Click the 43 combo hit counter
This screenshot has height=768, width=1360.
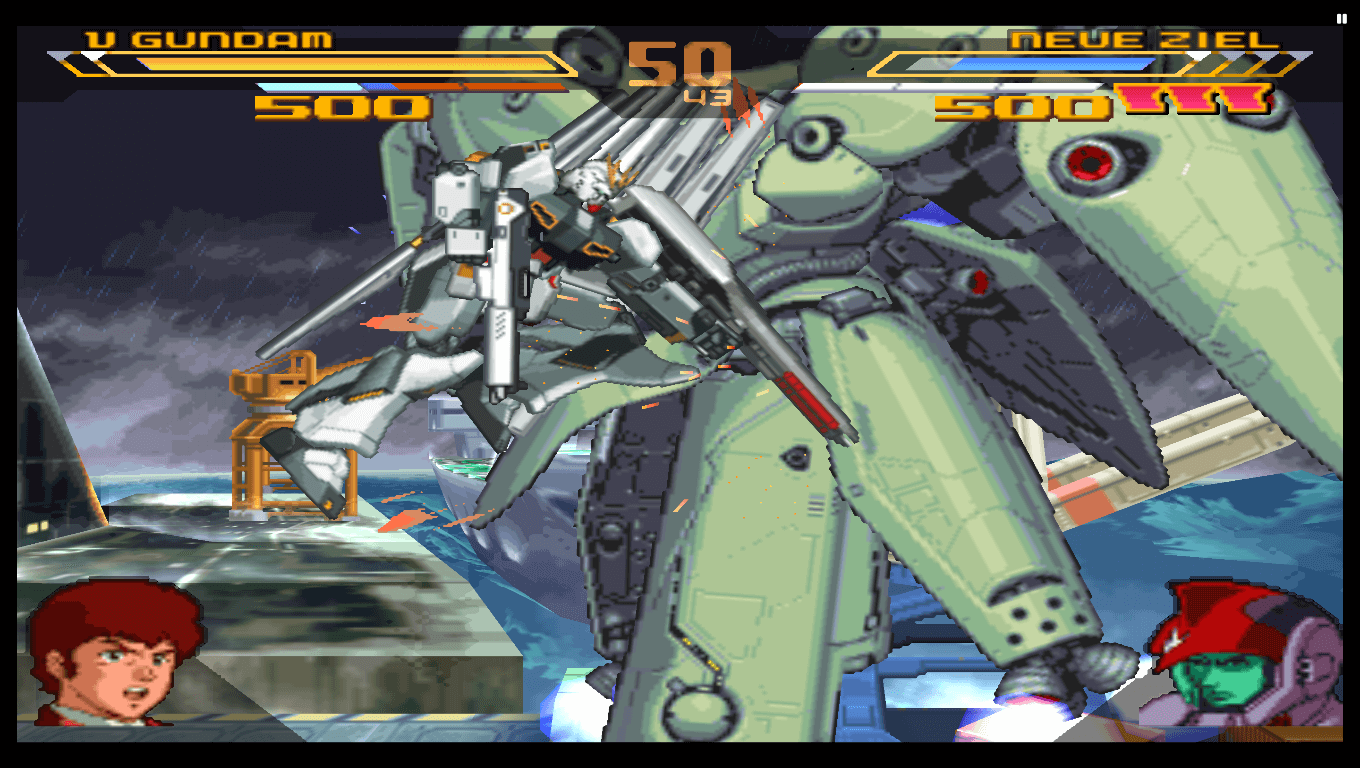(x=703, y=94)
